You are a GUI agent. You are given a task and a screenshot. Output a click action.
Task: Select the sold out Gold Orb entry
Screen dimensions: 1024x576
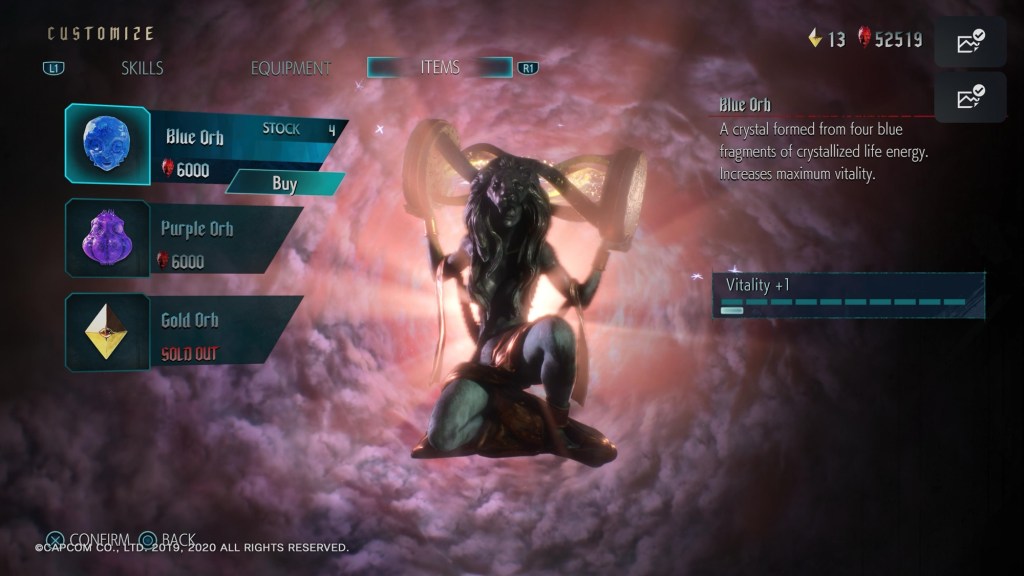(185, 331)
